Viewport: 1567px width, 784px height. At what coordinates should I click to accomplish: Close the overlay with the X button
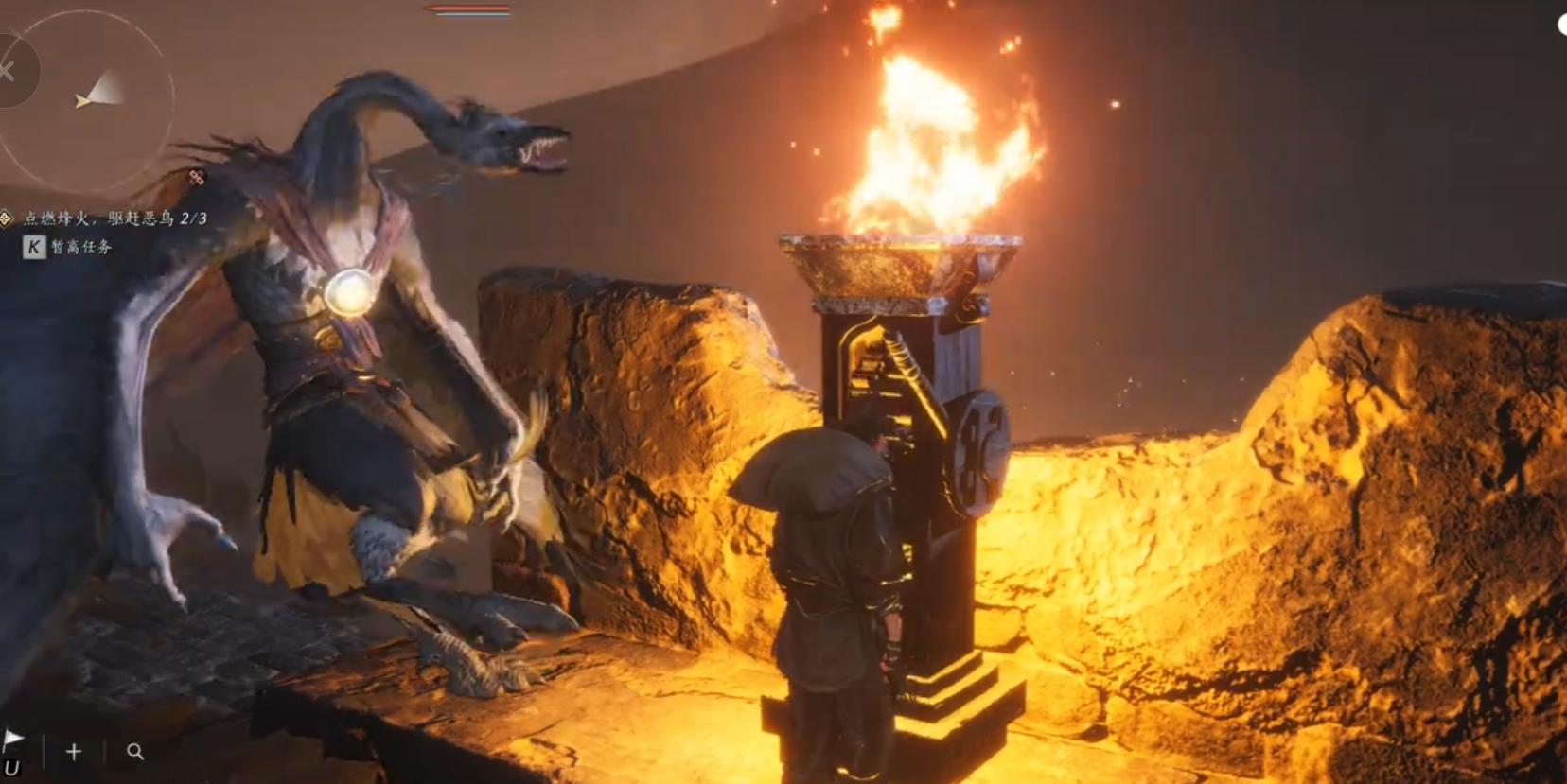(x=8, y=71)
